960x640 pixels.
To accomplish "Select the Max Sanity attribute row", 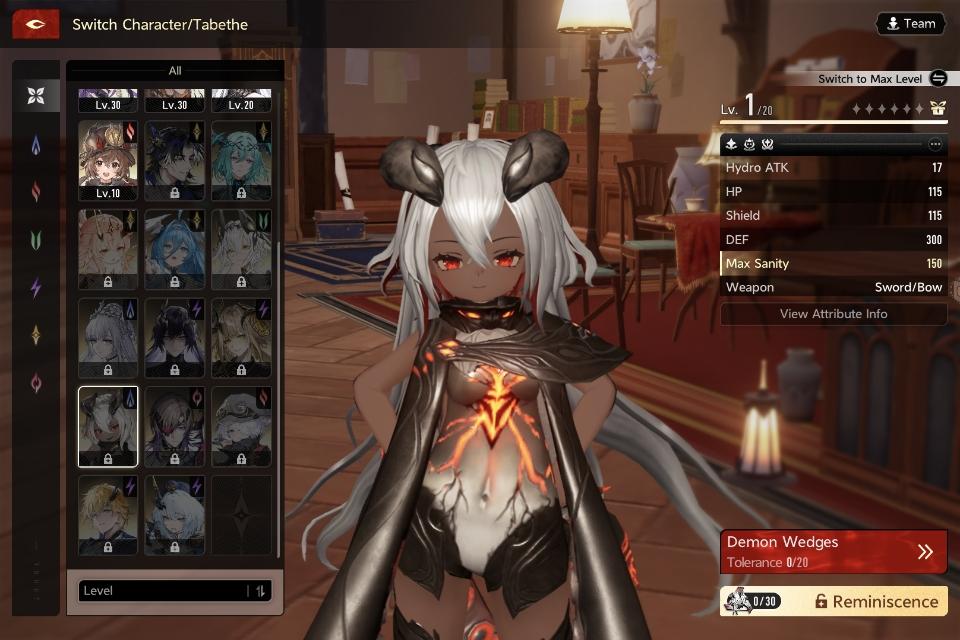I will pyautogui.click(x=833, y=263).
